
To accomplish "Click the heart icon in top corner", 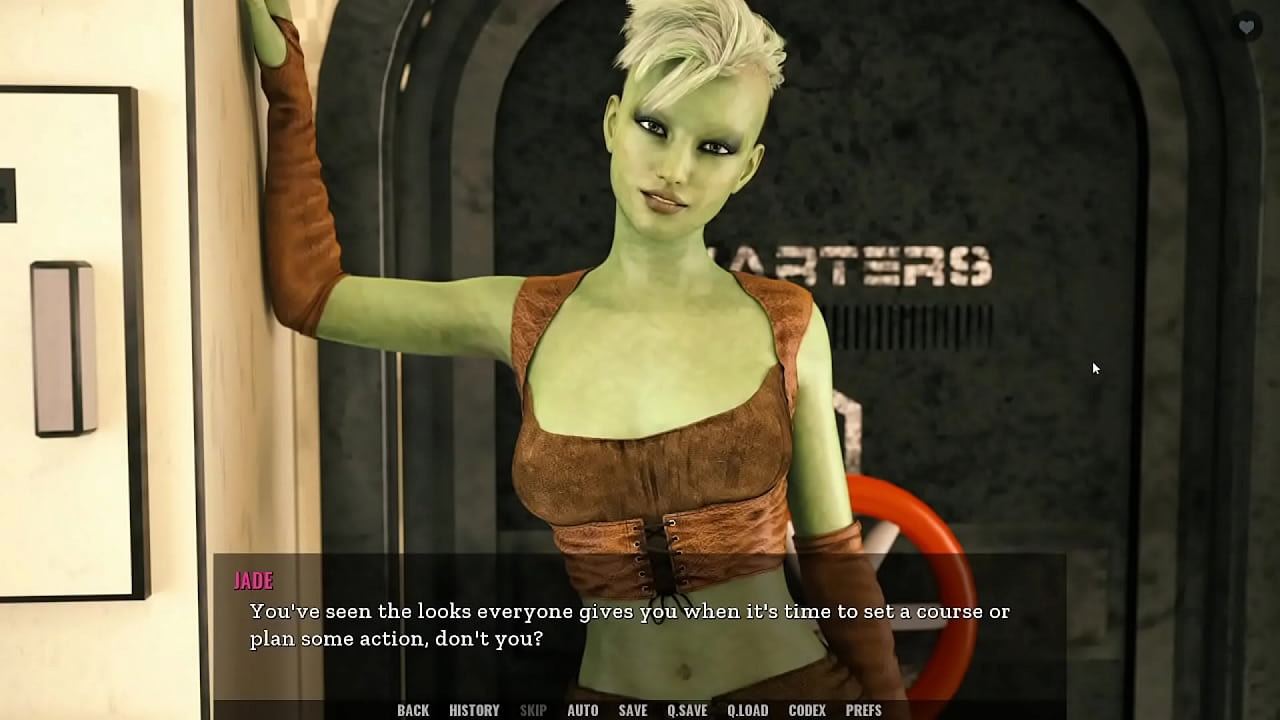I will [1246, 27].
